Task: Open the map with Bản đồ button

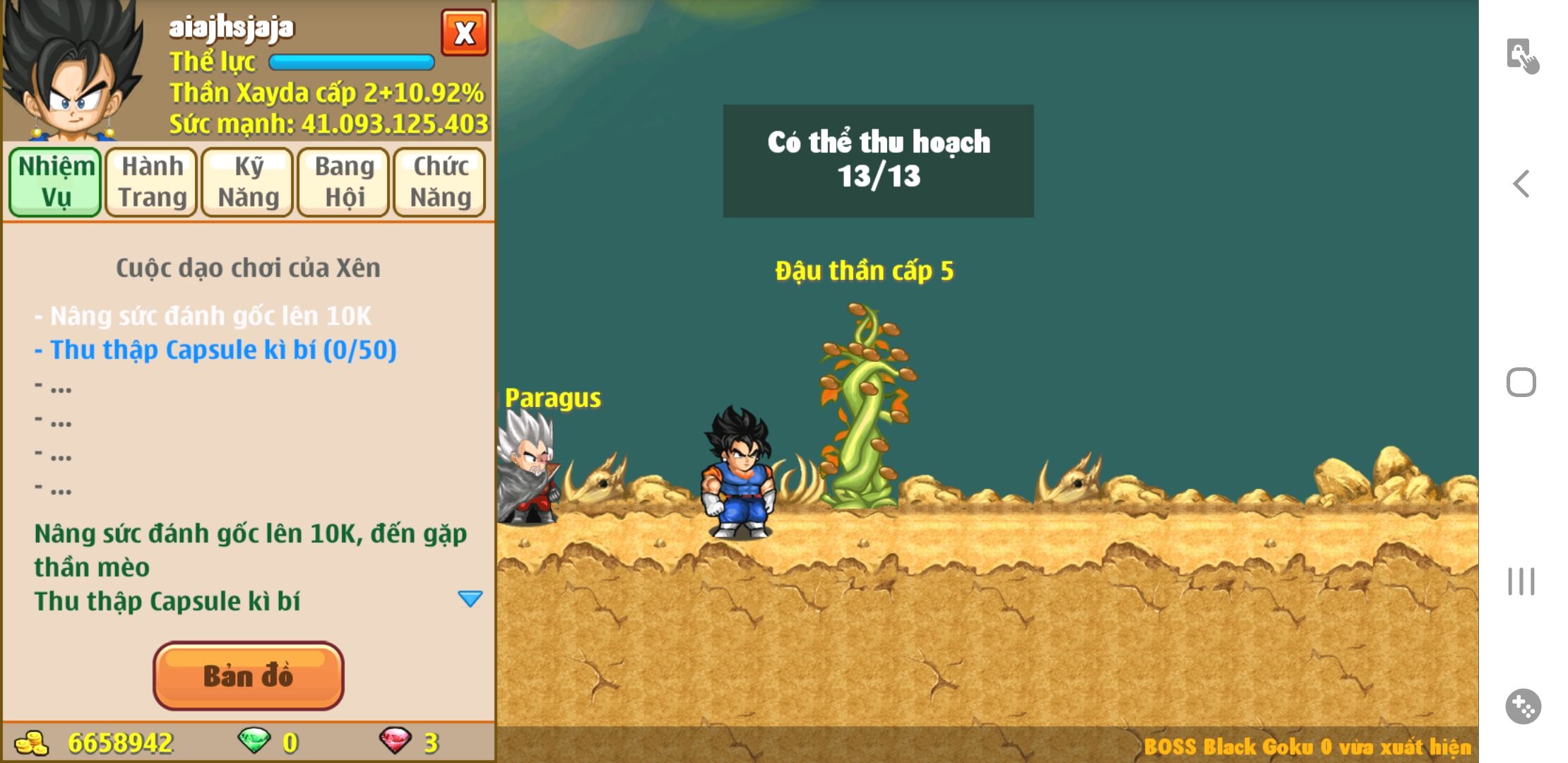Action: [248, 676]
